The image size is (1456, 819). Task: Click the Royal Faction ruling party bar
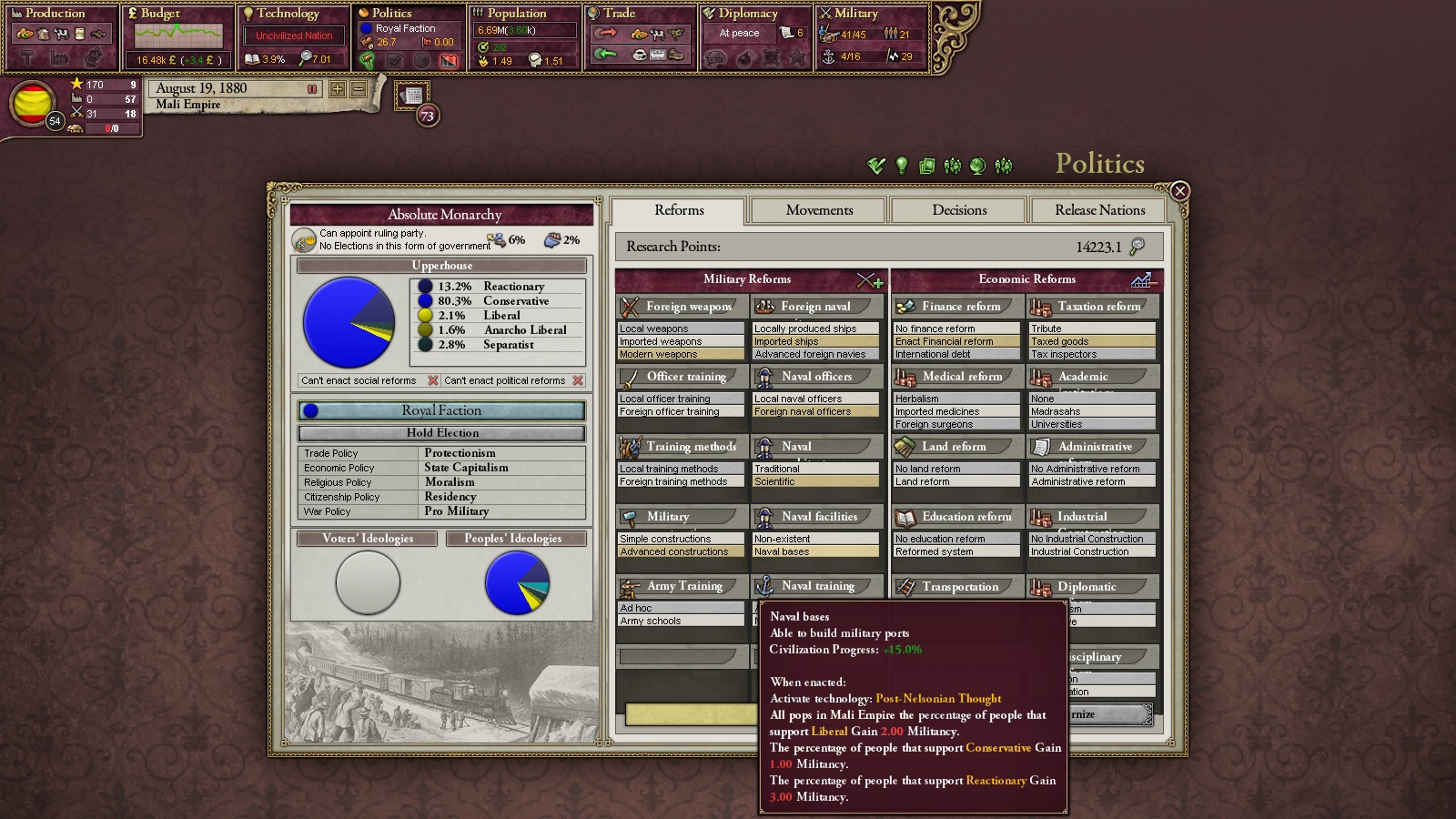pyautogui.click(x=442, y=410)
